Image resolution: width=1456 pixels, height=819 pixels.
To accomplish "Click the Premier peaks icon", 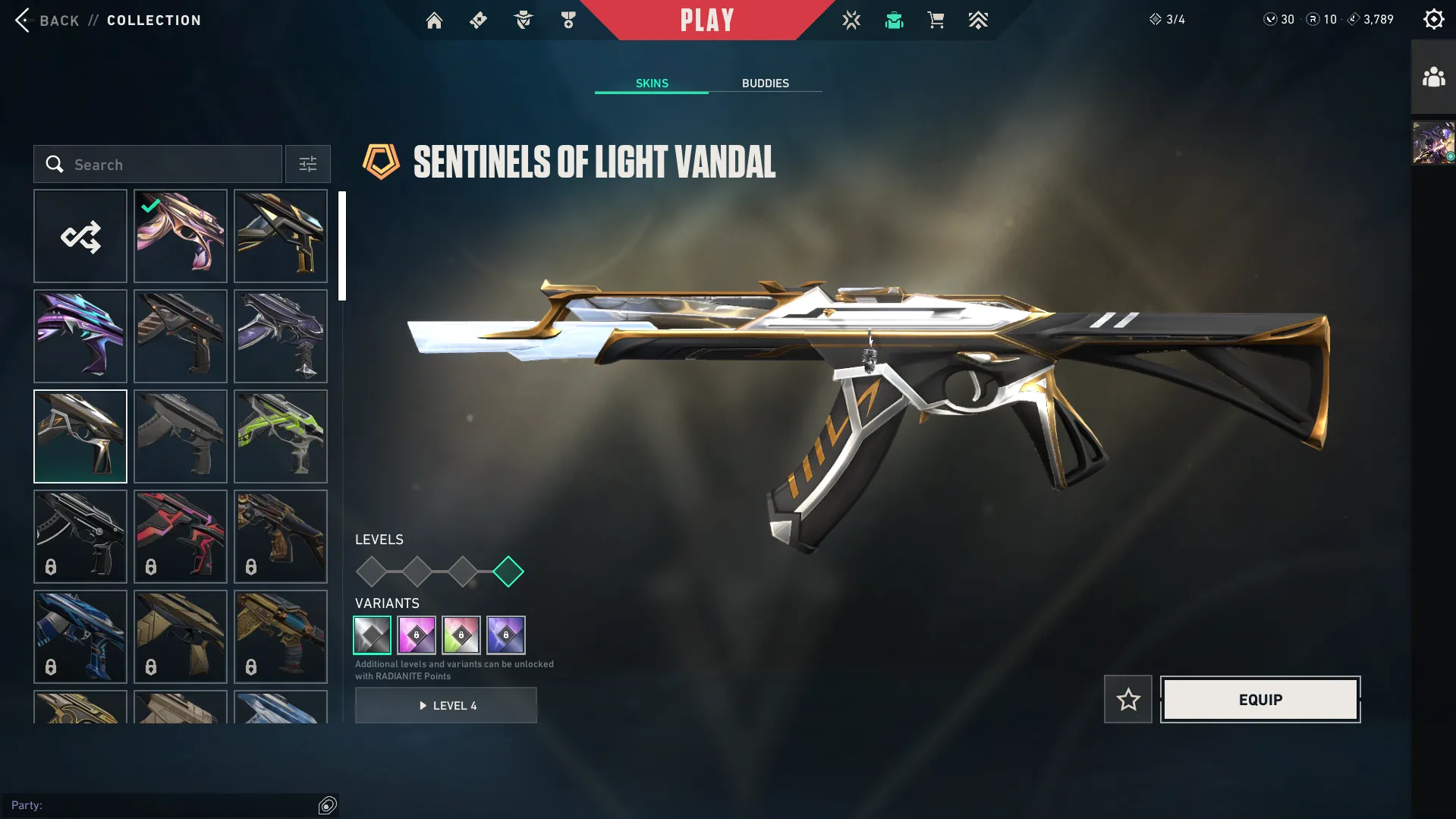I will [x=978, y=20].
